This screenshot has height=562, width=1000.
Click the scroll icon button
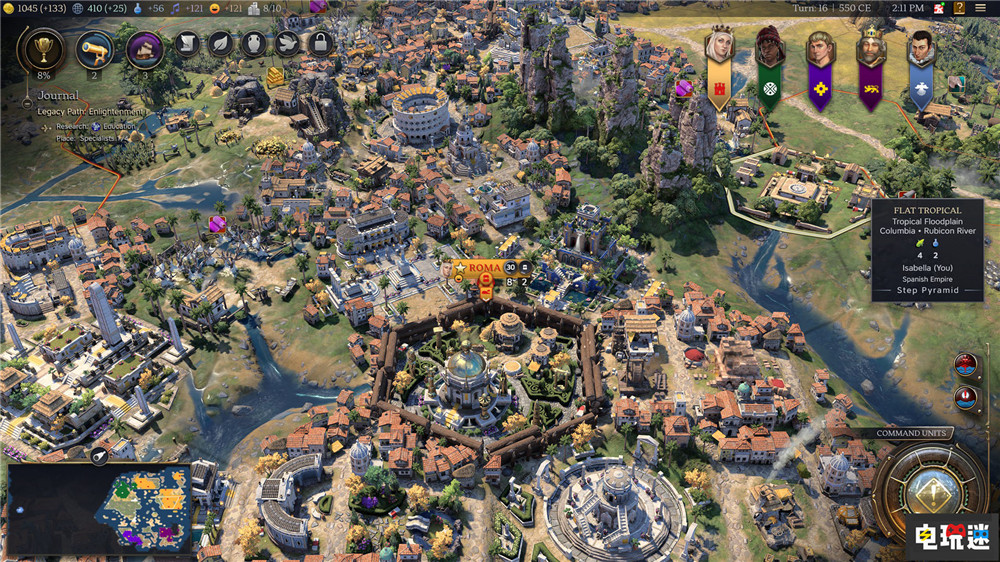[x=187, y=43]
